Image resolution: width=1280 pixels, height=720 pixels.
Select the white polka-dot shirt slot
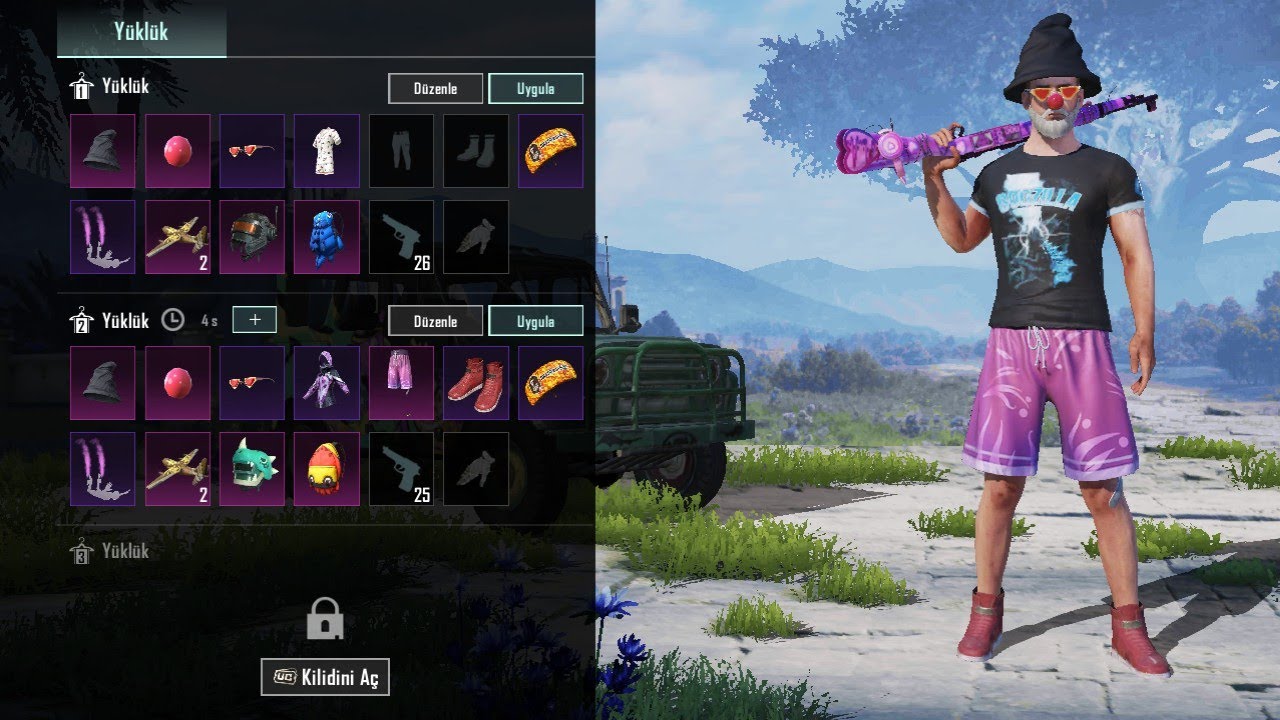tap(327, 151)
